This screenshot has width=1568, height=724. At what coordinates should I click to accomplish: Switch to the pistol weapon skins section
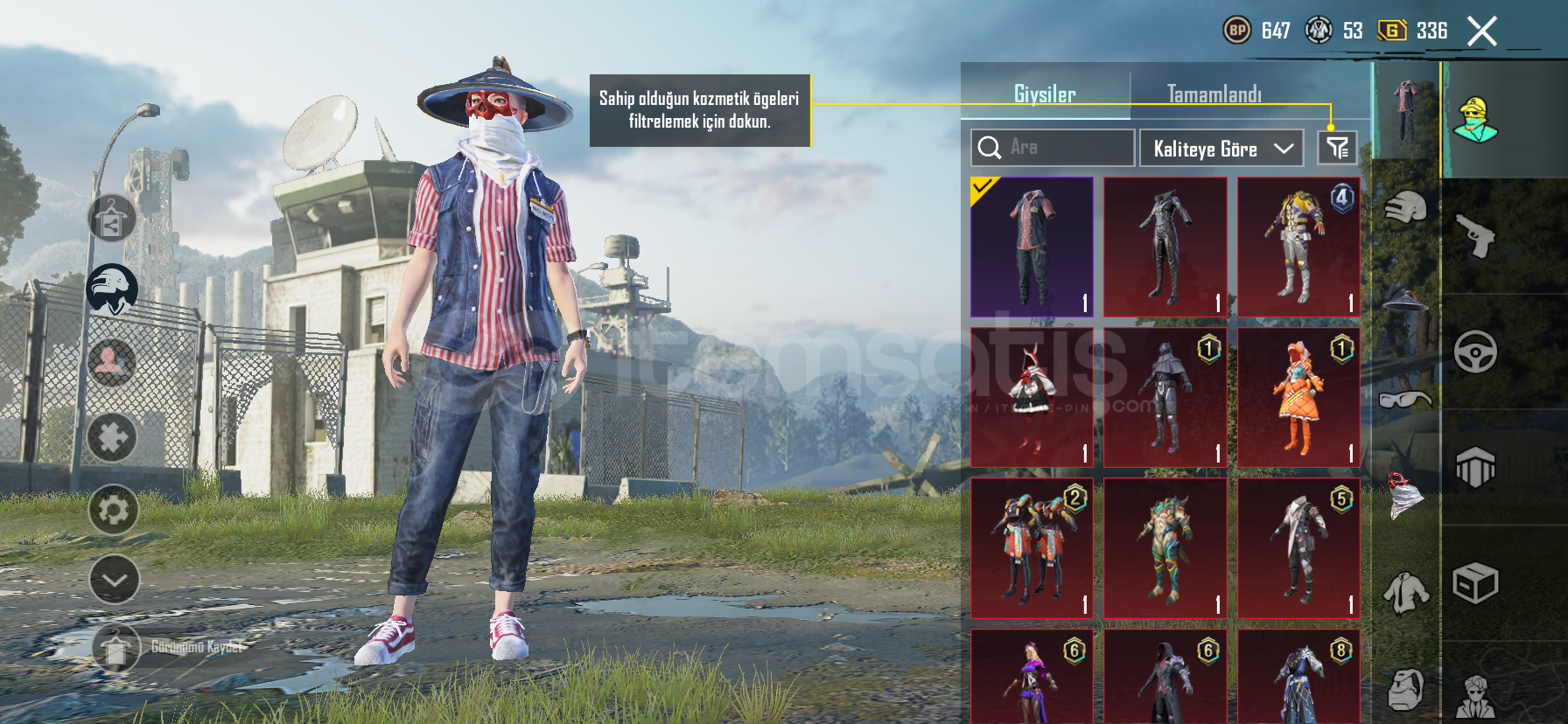pyautogui.click(x=1475, y=236)
